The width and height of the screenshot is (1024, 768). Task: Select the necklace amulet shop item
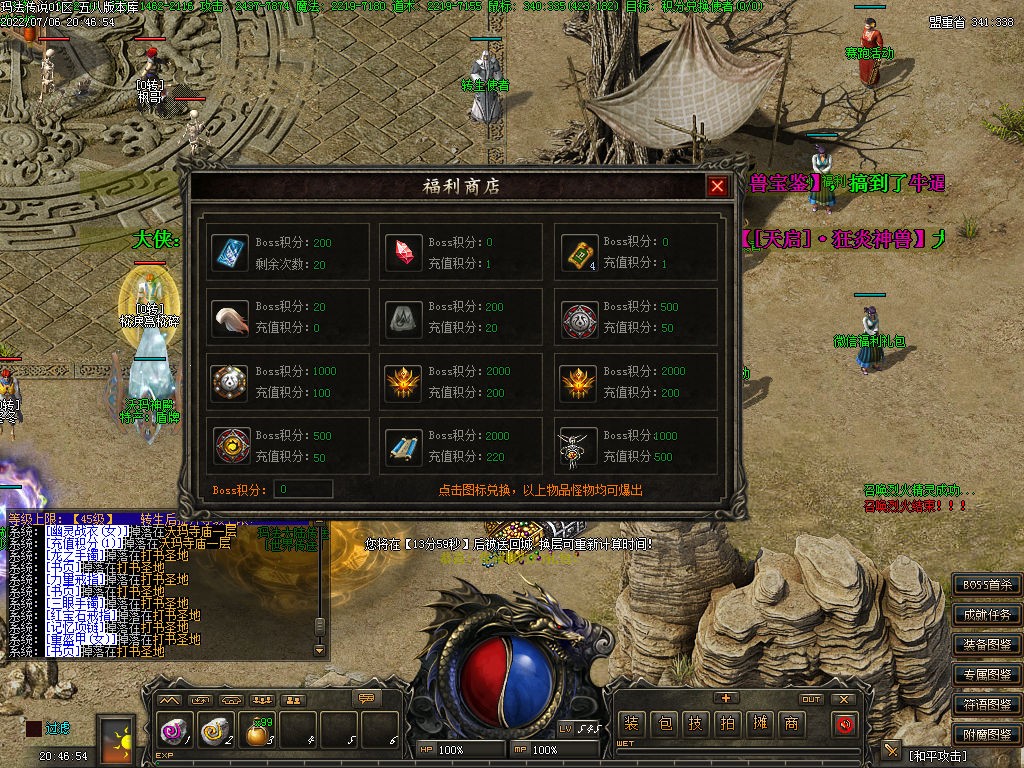579,447
